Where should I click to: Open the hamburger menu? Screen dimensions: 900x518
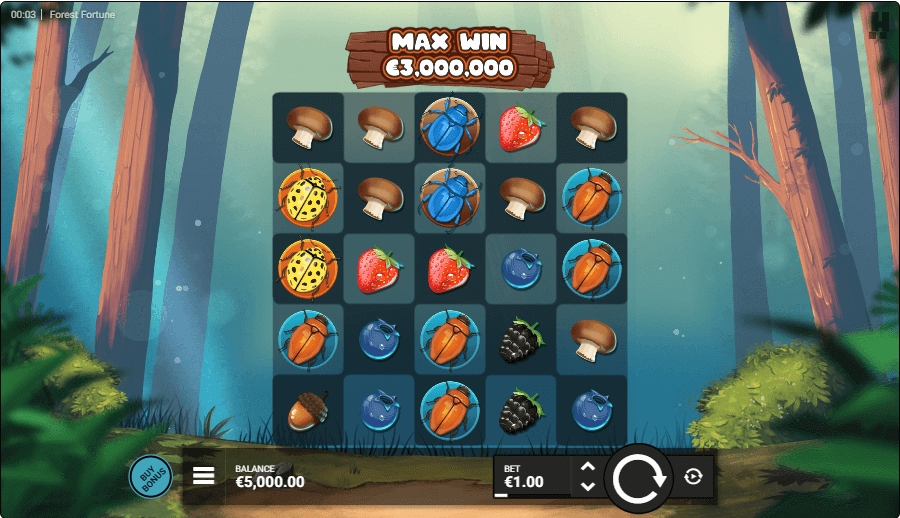pos(204,476)
